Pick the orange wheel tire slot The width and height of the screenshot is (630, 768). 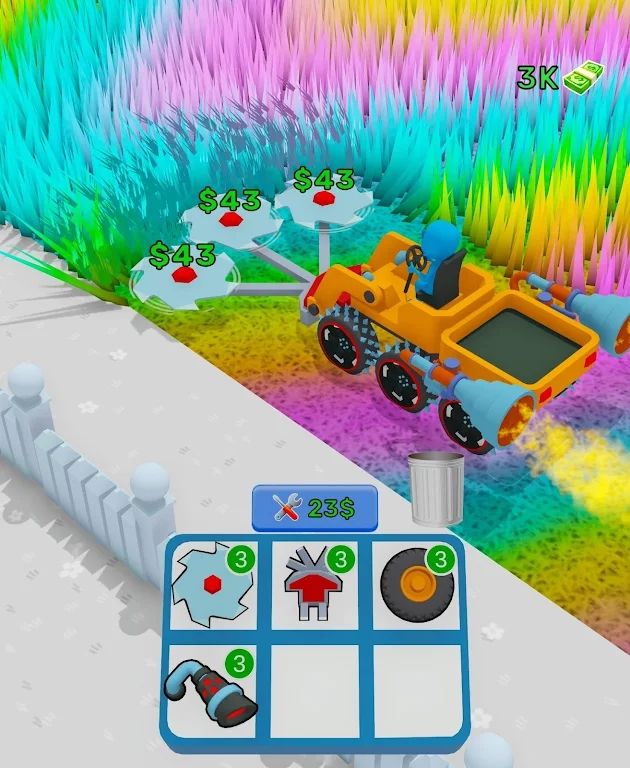pos(418,585)
